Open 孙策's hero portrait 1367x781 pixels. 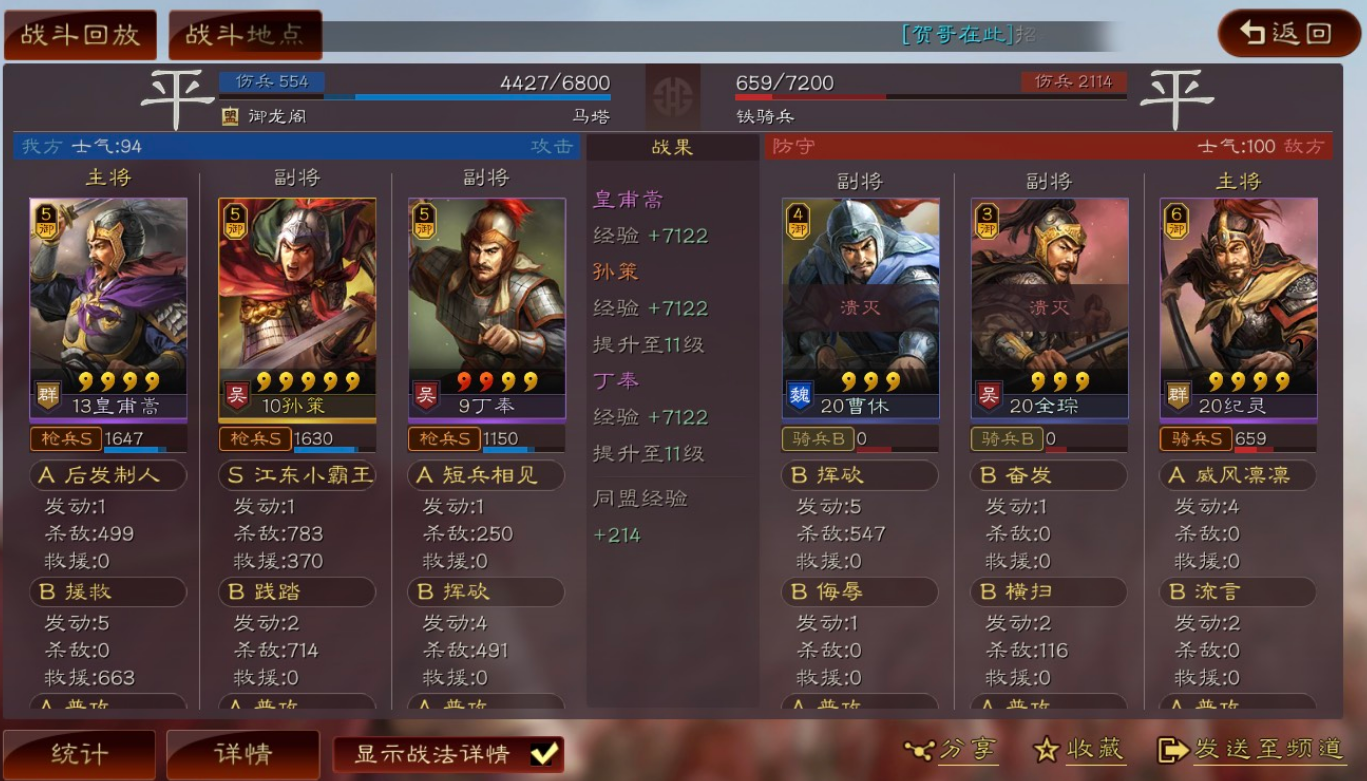pyautogui.click(x=297, y=290)
